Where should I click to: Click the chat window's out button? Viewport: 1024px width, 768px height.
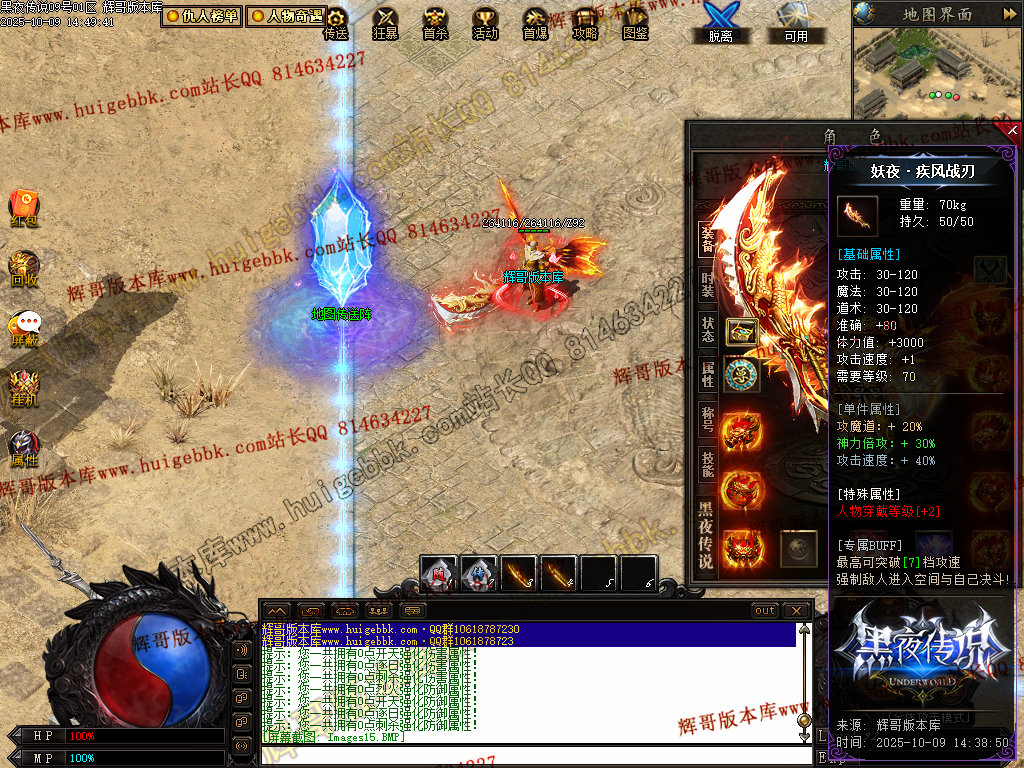coord(765,610)
